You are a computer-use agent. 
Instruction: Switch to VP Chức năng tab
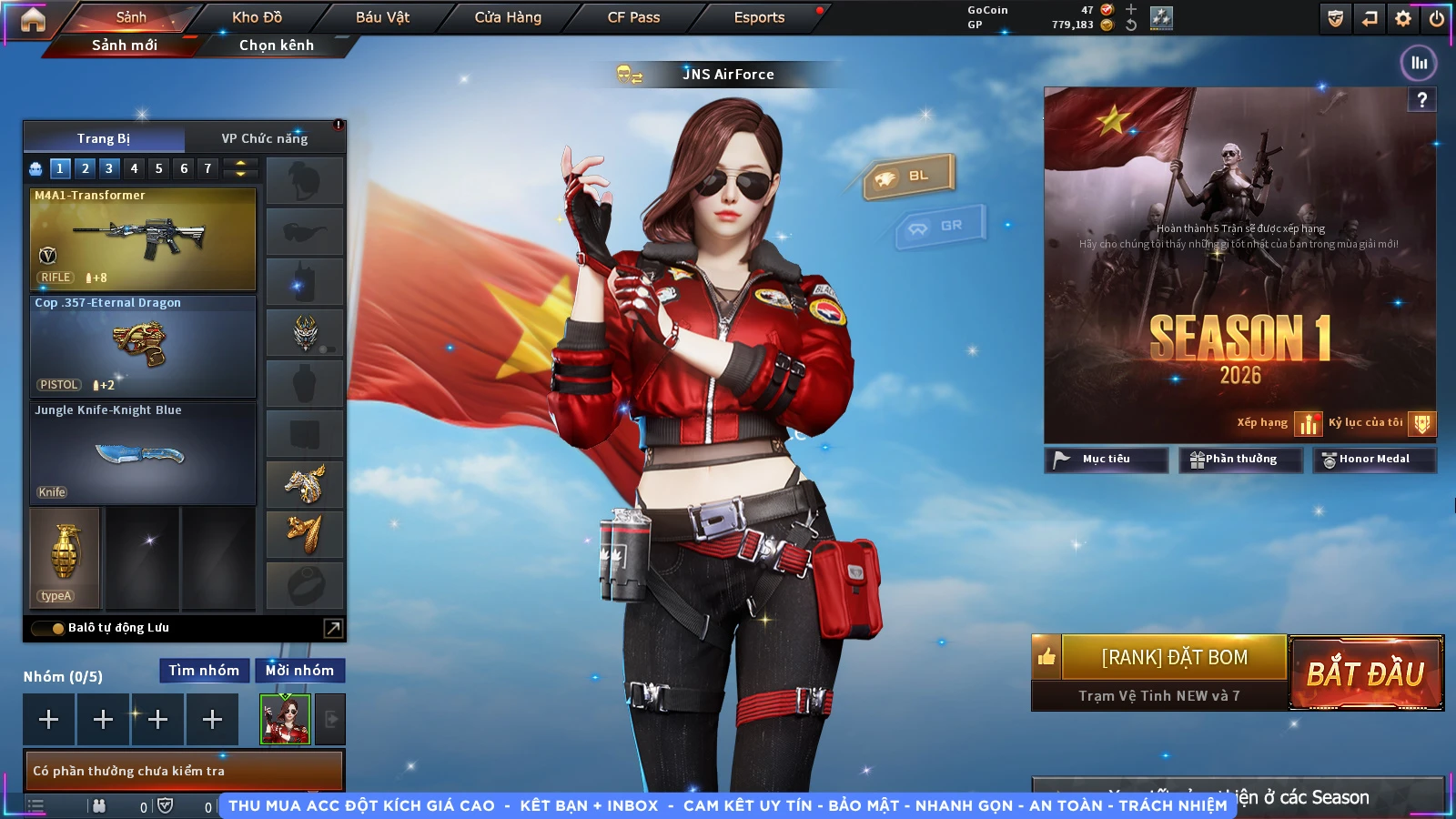pos(265,138)
